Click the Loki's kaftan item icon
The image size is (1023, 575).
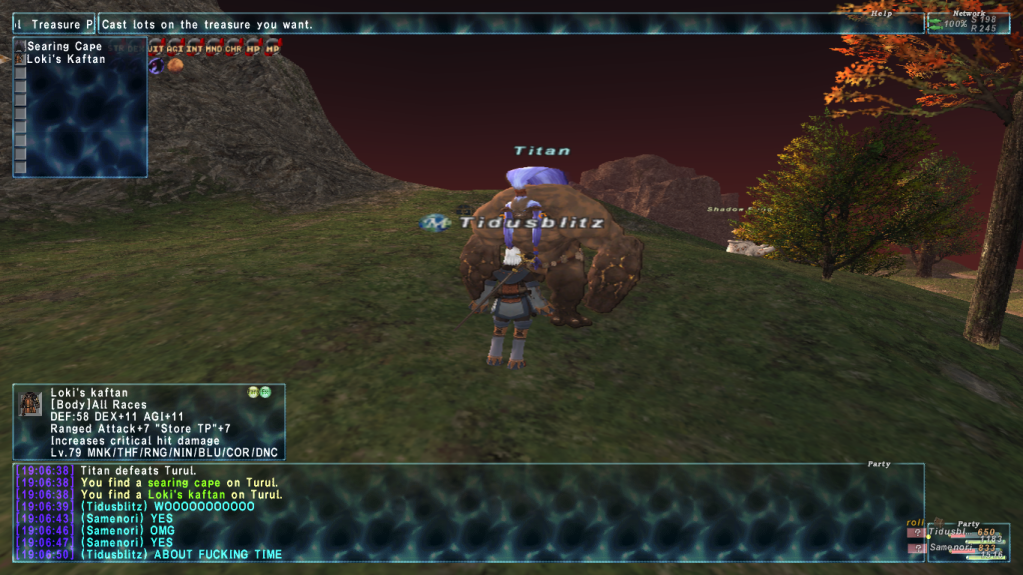[x=30, y=403]
